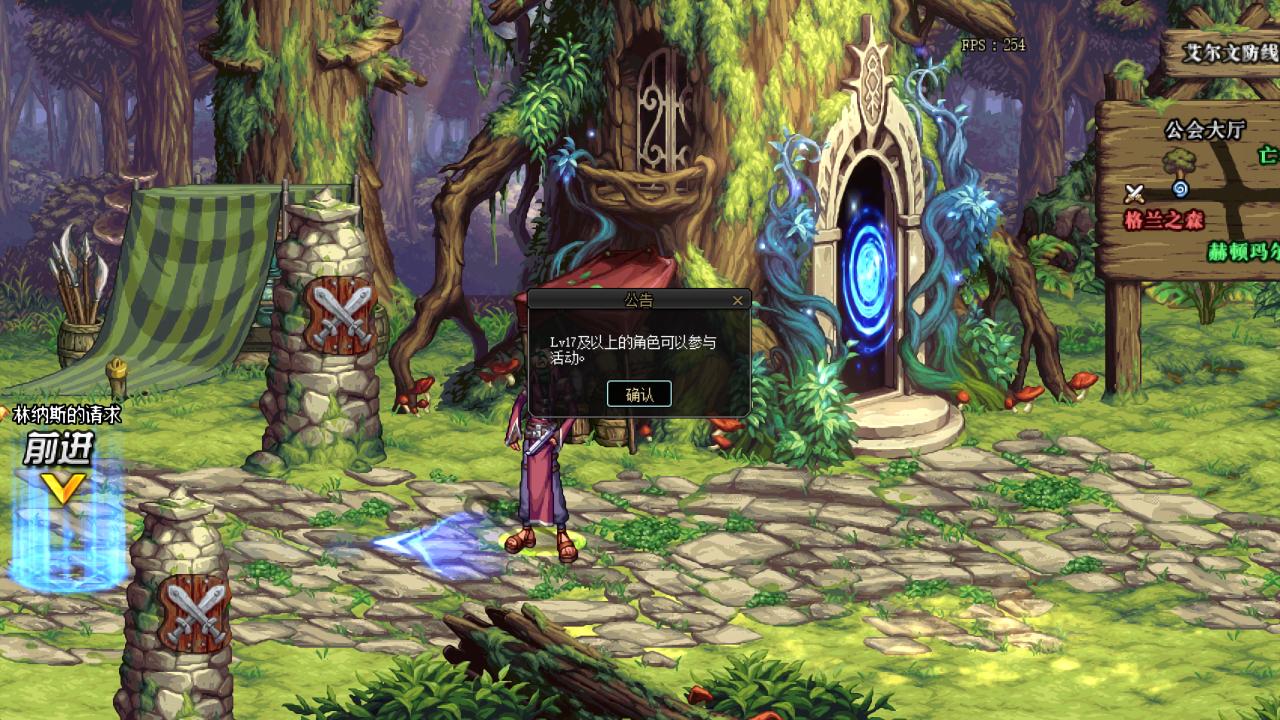Click the 公会大厅 label on the wooden sign

[1204, 129]
